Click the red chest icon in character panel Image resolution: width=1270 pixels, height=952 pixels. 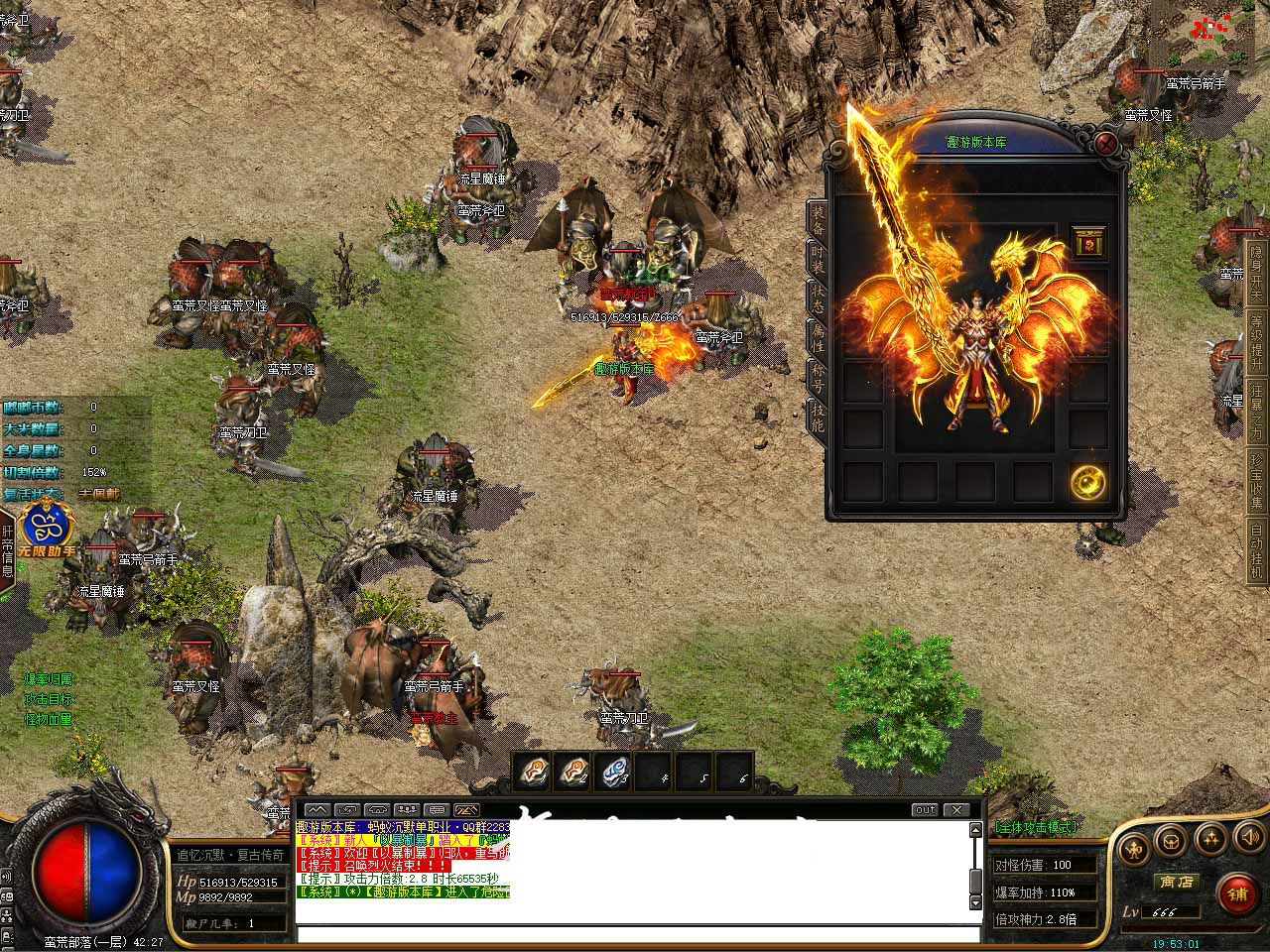[x=1088, y=243]
